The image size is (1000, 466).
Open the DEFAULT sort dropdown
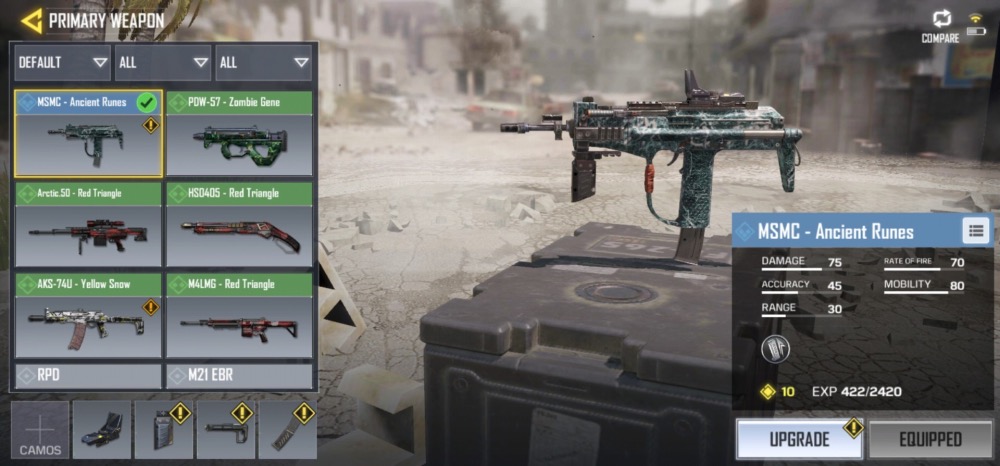coord(61,62)
